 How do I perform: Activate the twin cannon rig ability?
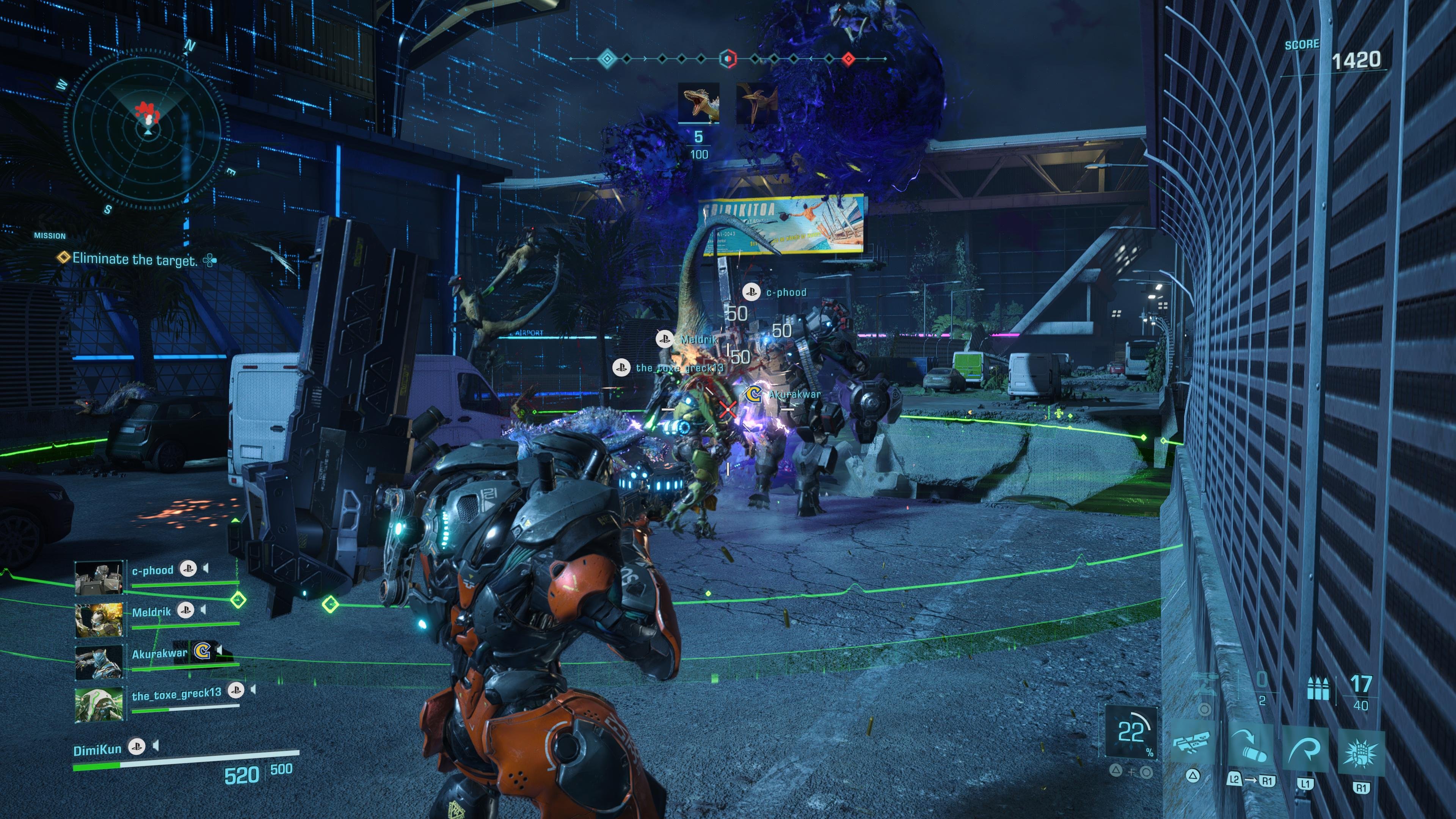(x=1192, y=742)
